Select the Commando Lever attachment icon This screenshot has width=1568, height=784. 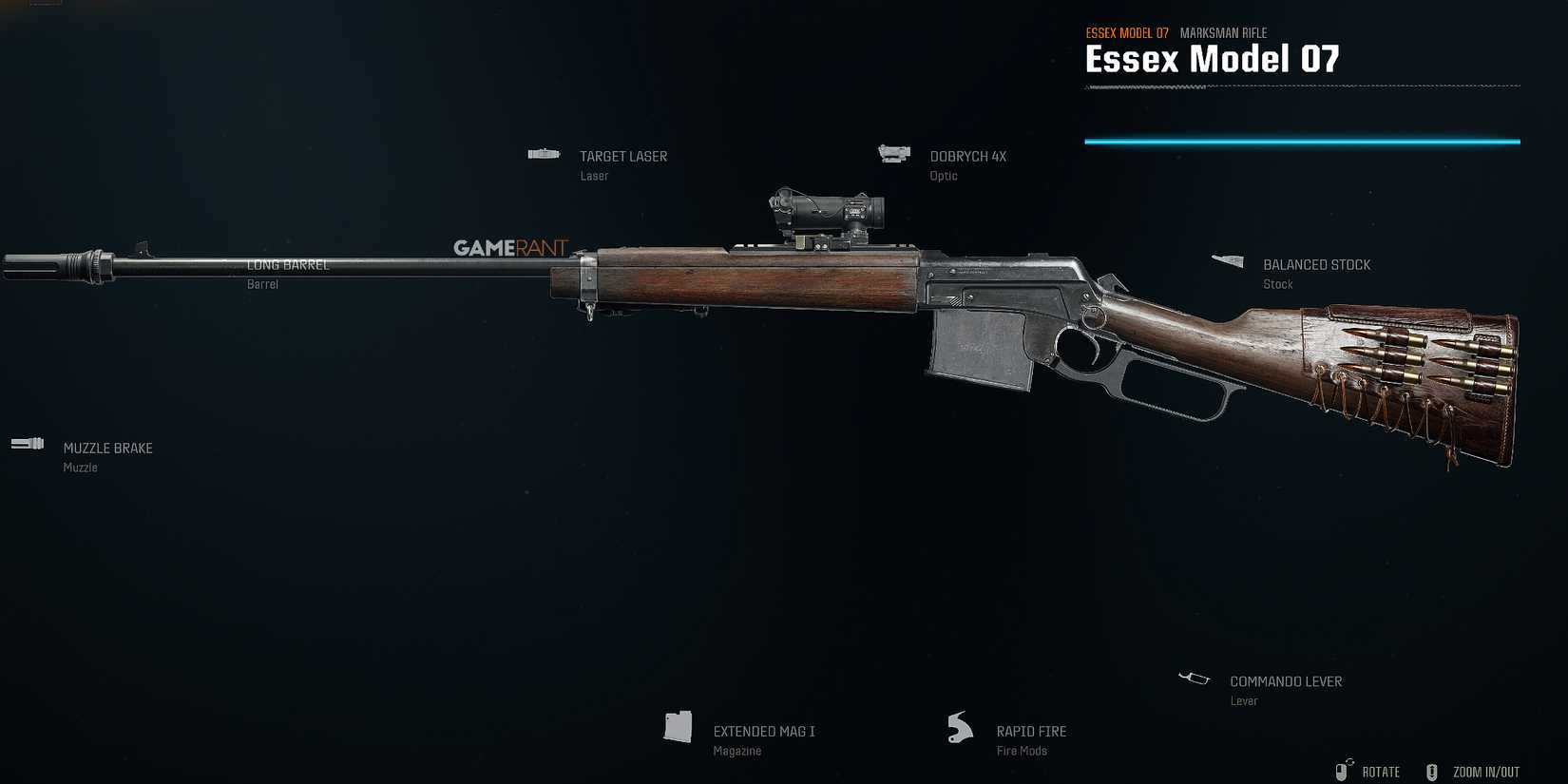(x=1194, y=678)
